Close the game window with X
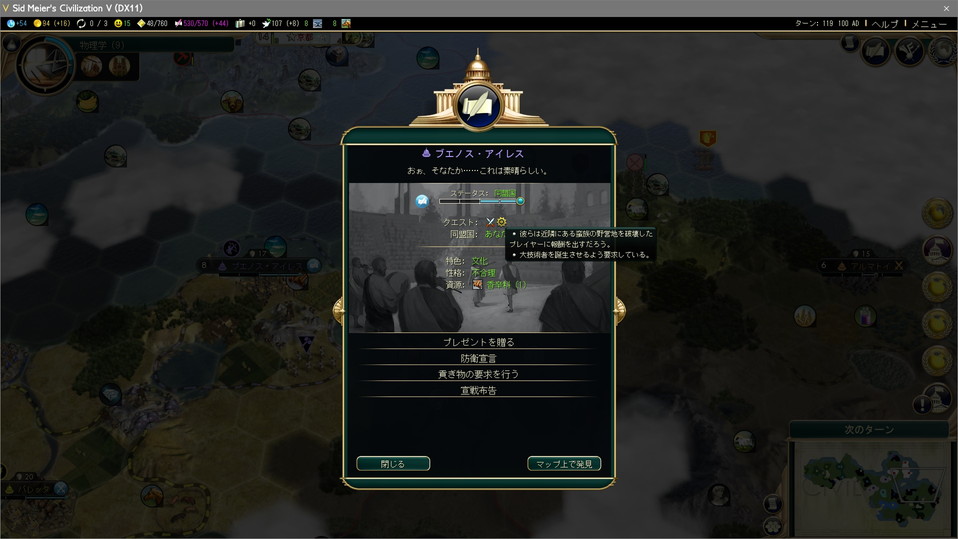 (946, 8)
